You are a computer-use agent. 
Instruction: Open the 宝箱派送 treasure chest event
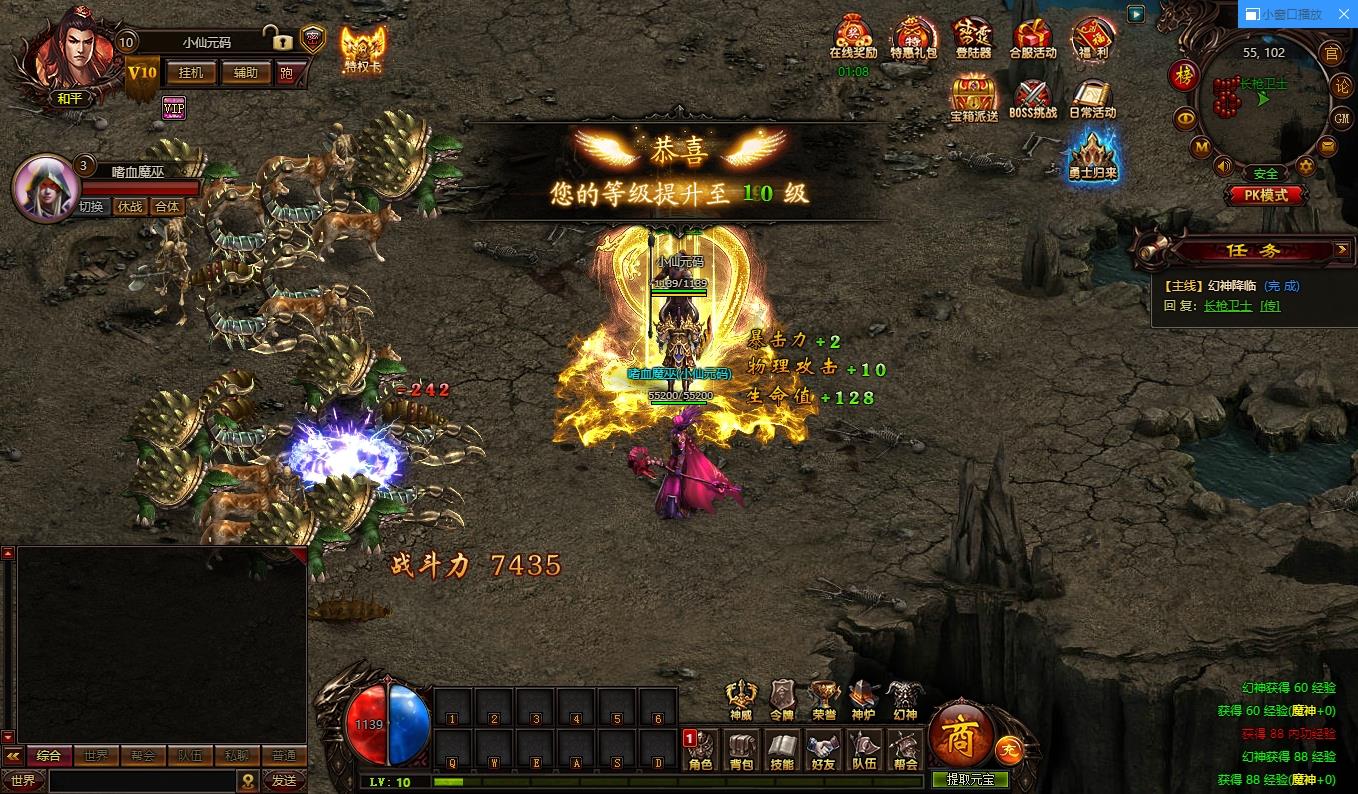[x=973, y=98]
